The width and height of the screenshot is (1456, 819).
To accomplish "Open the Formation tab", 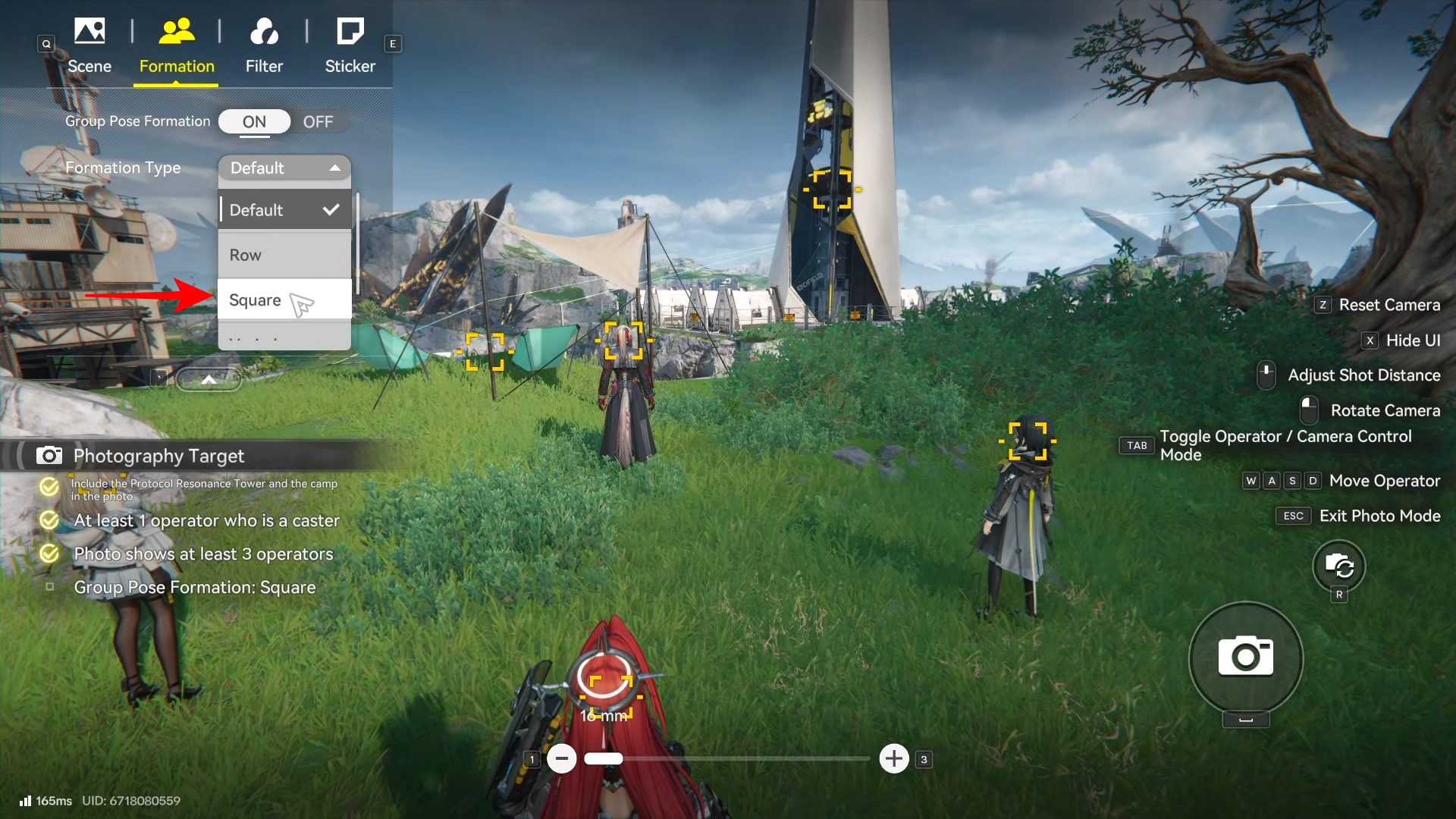I will pyautogui.click(x=177, y=47).
